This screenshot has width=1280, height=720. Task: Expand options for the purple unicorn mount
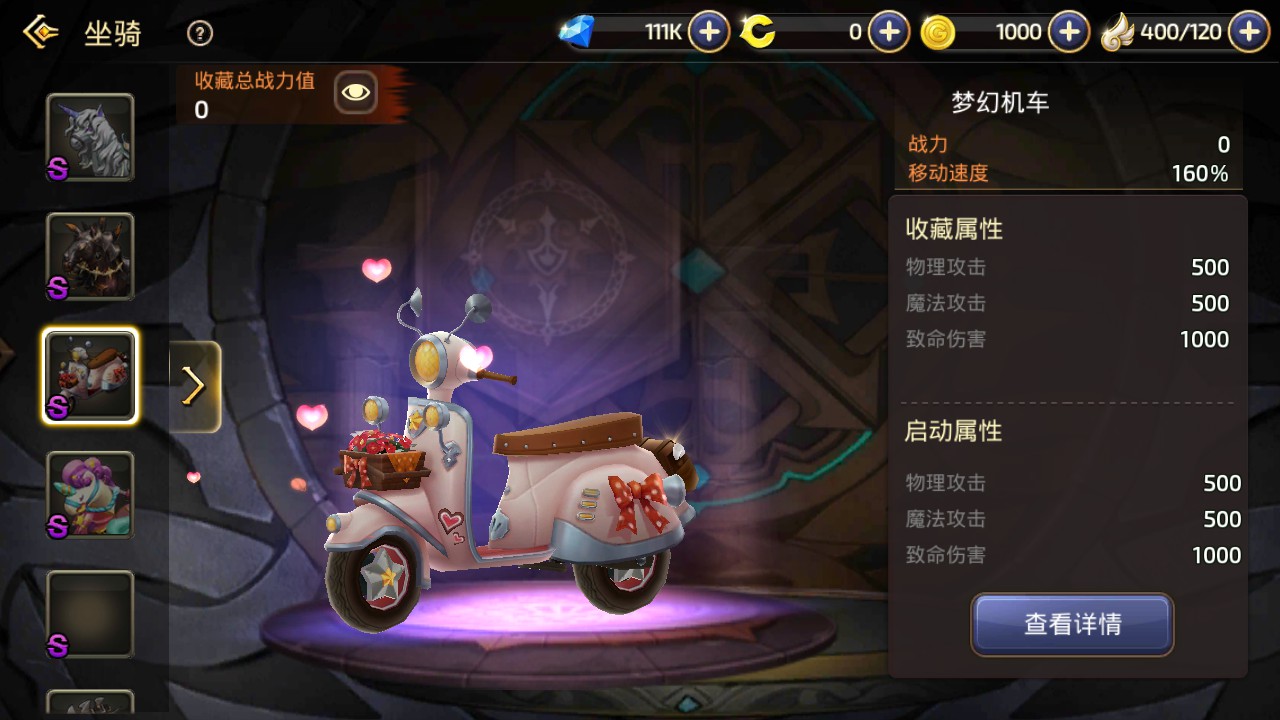[89, 494]
